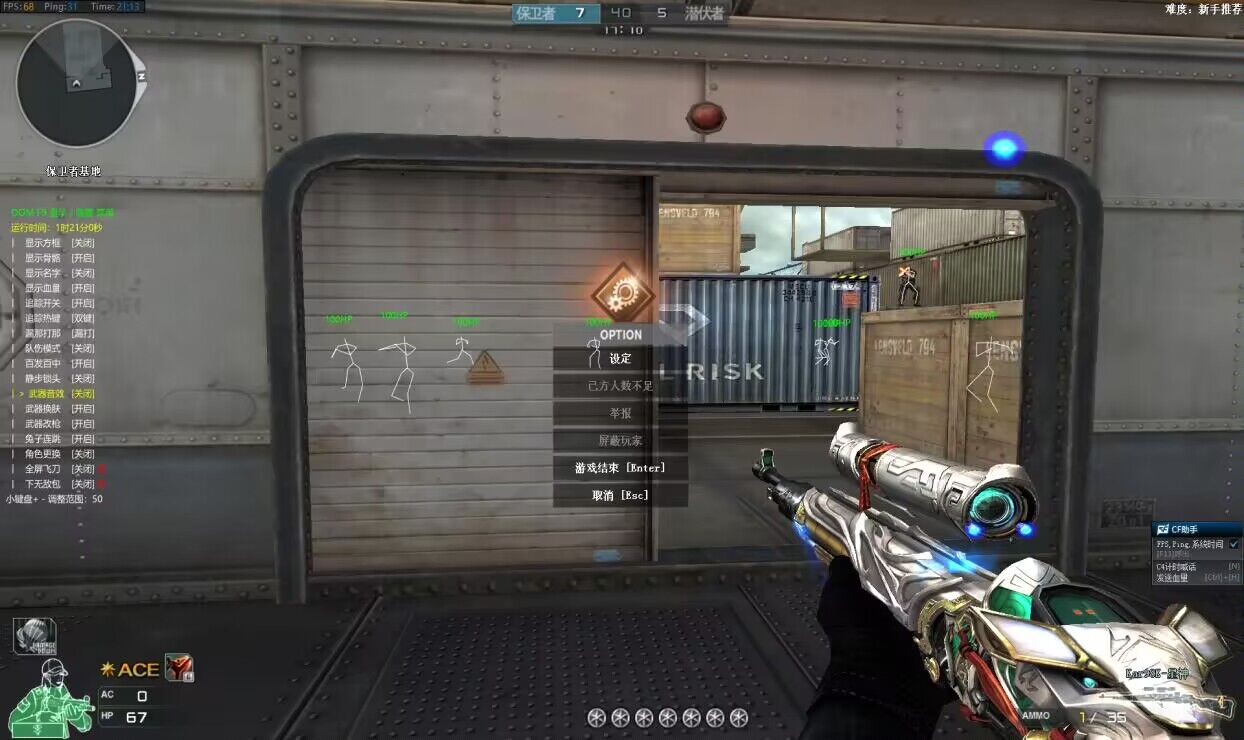Image resolution: width=1244 pixels, height=740 pixels.
Task: Toggle the FPS, Ping 系统时间 checkbox
Action: (x=1233, y=544)
